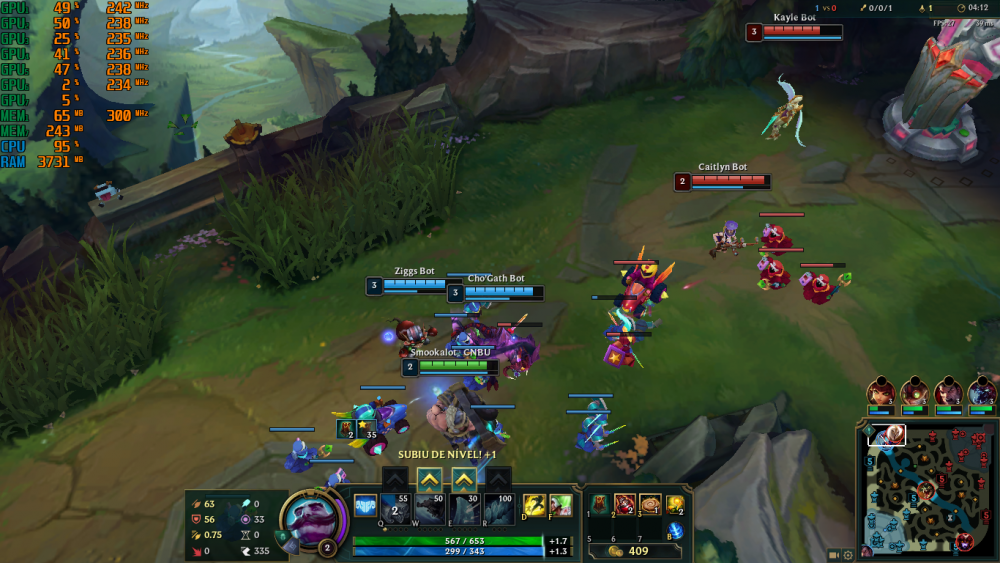Activate the blue Recall button

click(x=676, y=531)
